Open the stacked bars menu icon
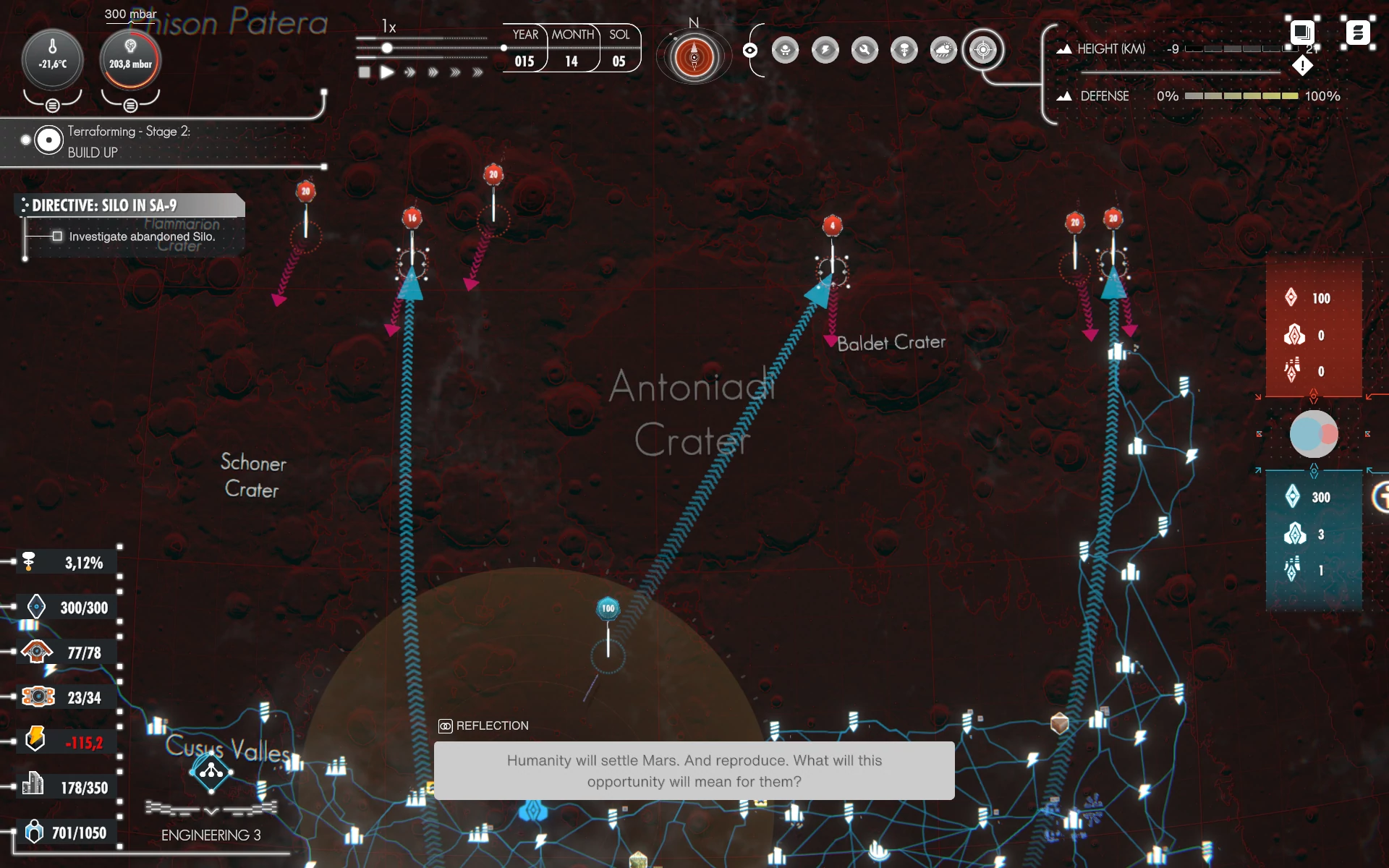 [1357, 33]
